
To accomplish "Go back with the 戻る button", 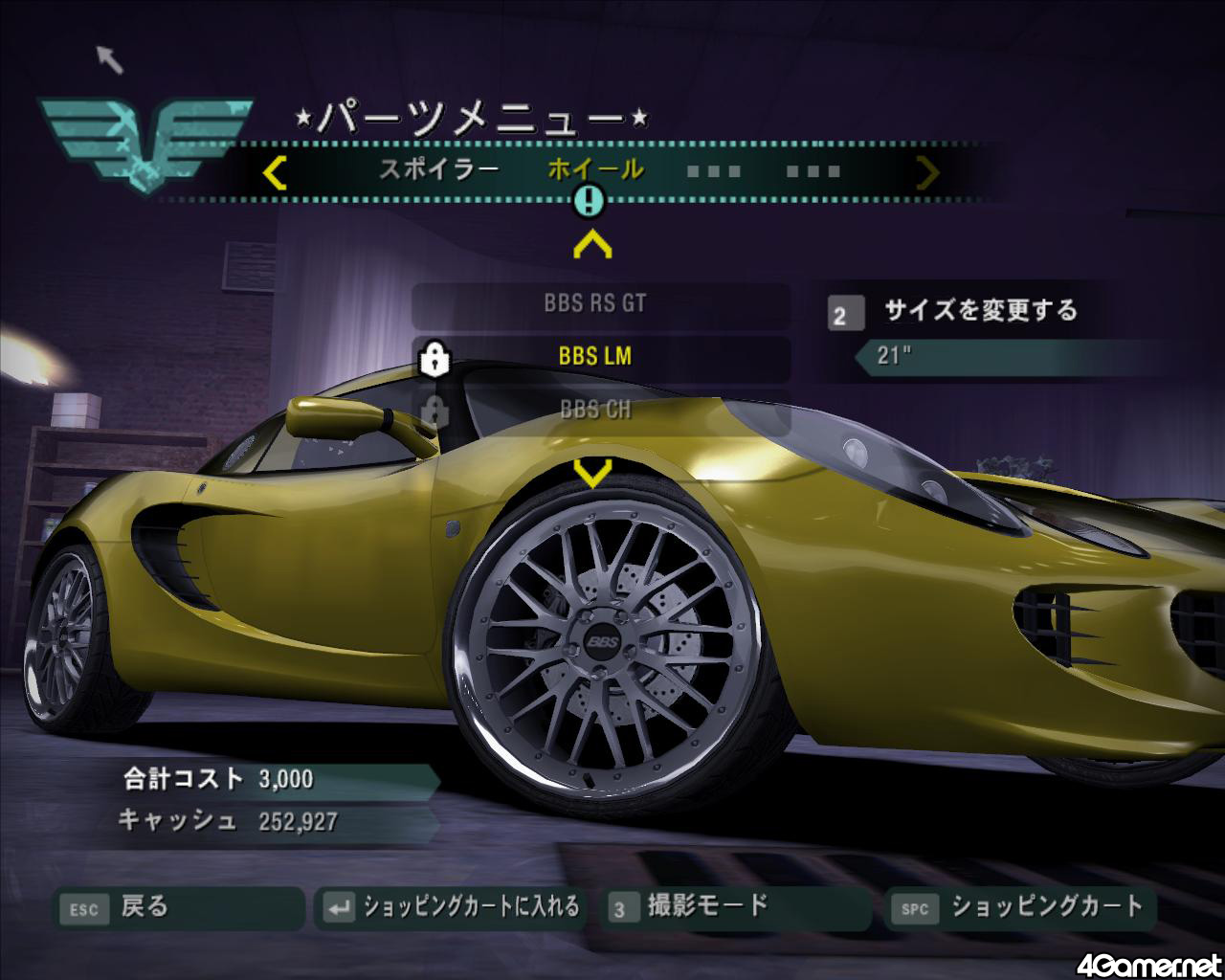I will [x=178, y=907].
